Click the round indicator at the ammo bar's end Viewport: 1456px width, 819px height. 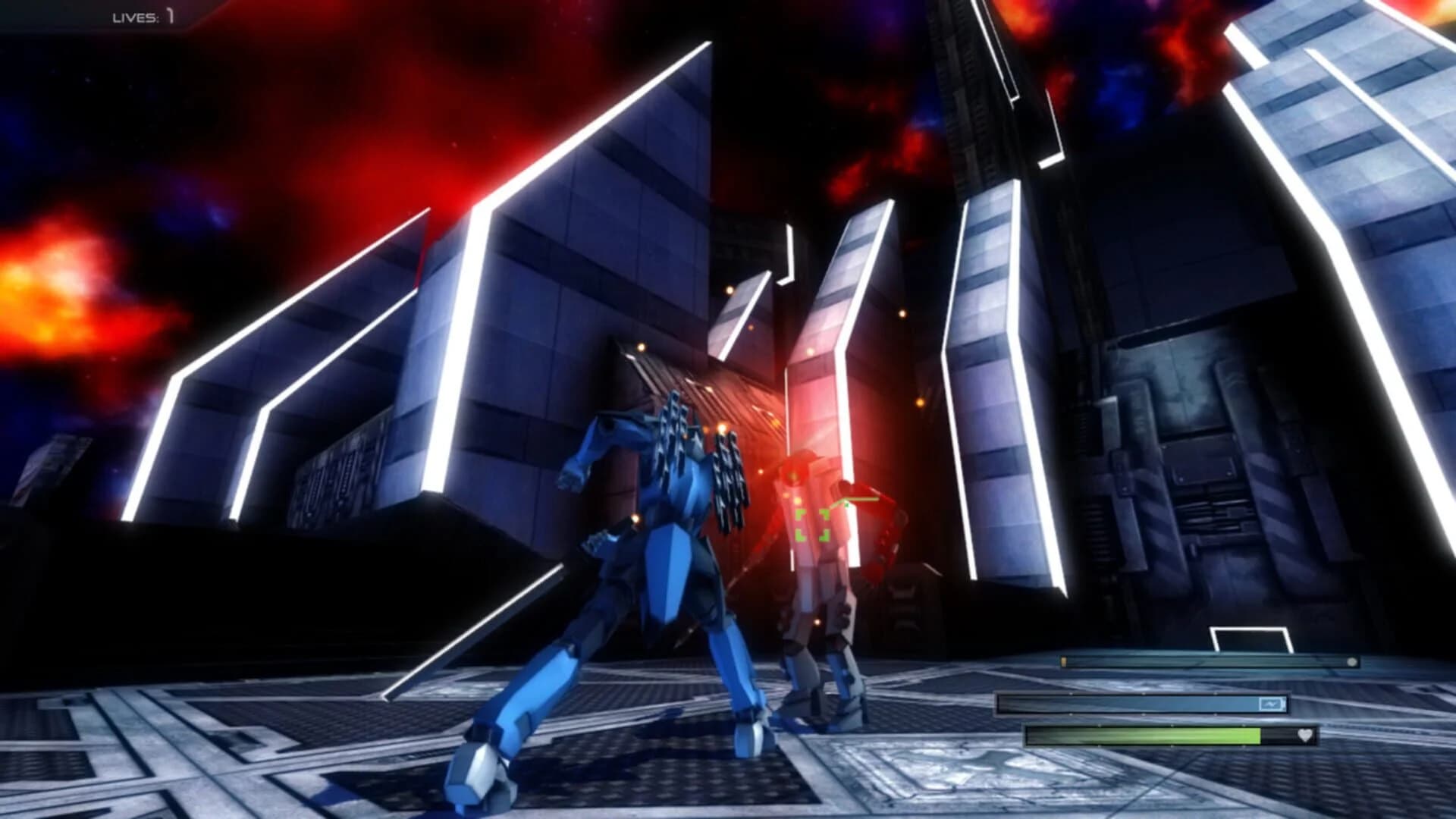pos(1351,662)
